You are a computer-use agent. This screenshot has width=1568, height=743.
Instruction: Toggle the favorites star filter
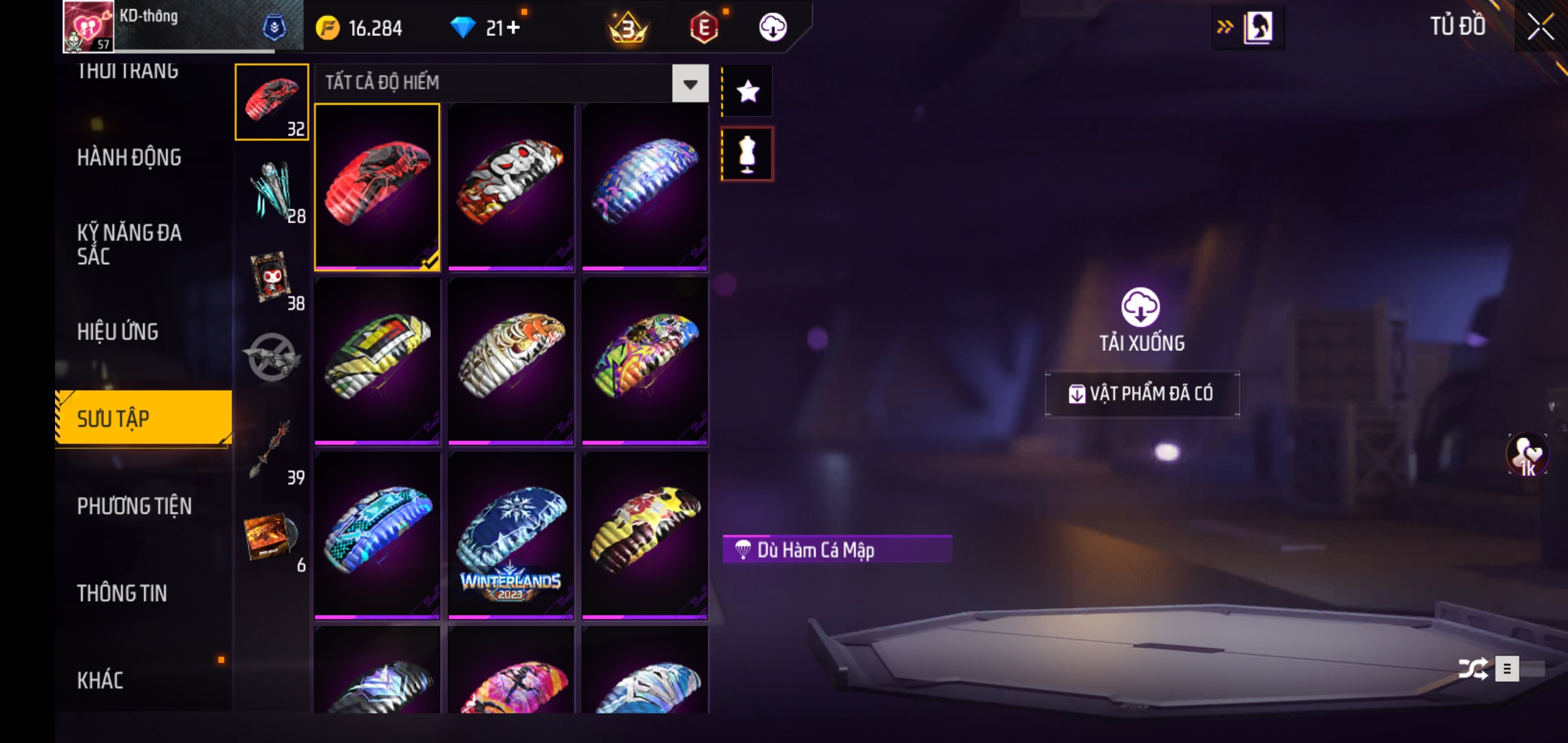[748, 91]
